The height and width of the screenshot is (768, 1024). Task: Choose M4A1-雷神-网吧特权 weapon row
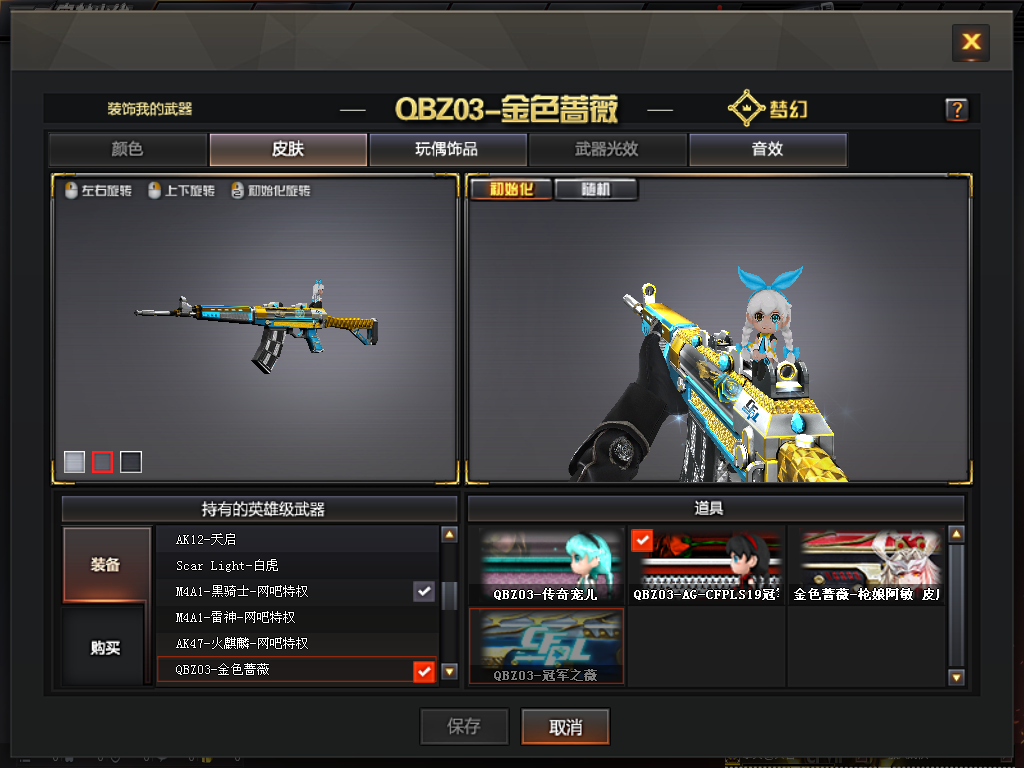(297, 618)
